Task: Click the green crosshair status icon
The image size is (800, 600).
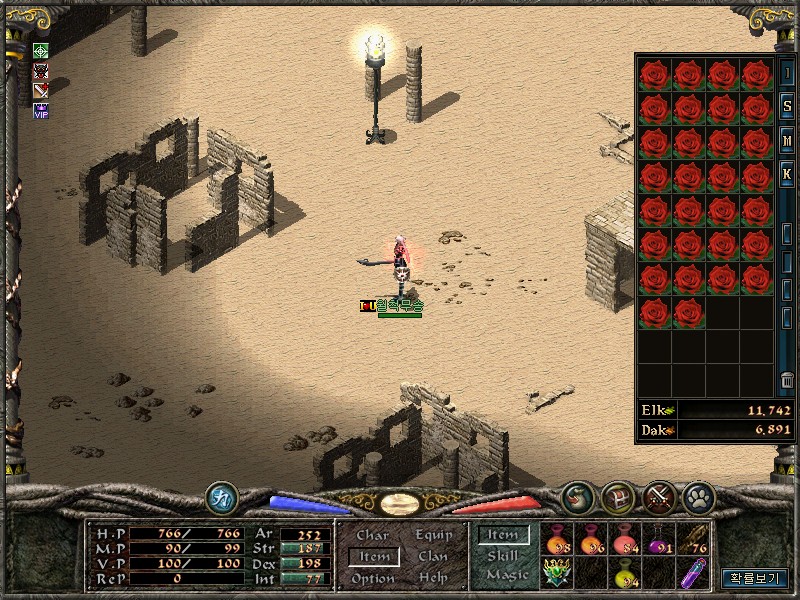Action: (x=41, y=51)
